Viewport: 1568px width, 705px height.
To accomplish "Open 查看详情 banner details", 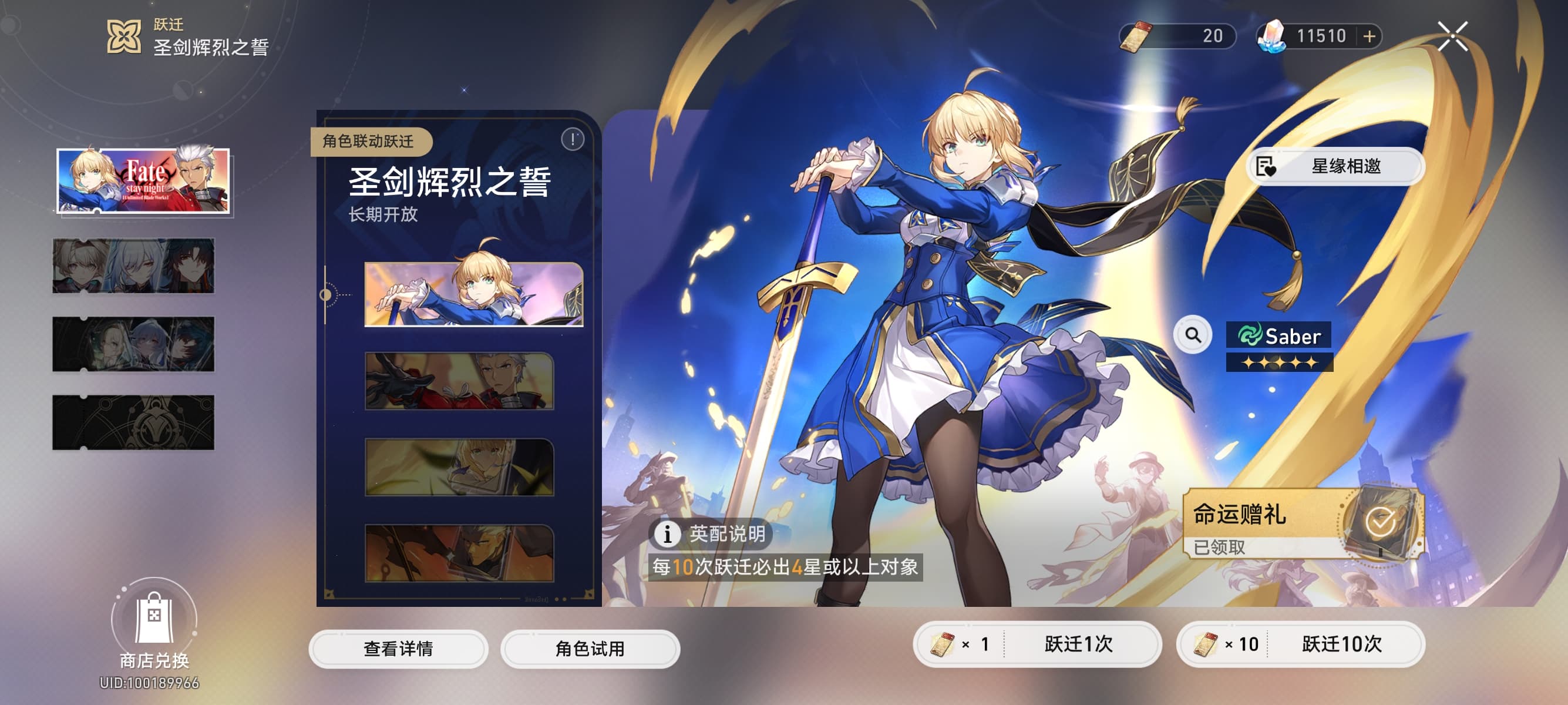I will (x=398, y=649).
